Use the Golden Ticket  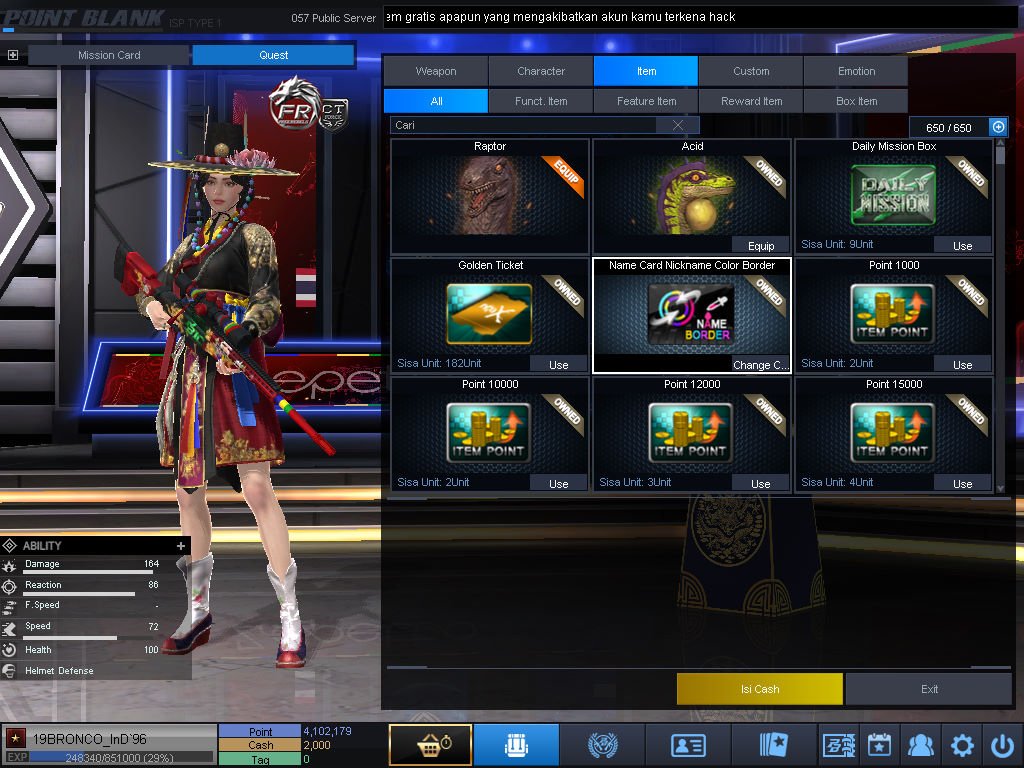558,364
